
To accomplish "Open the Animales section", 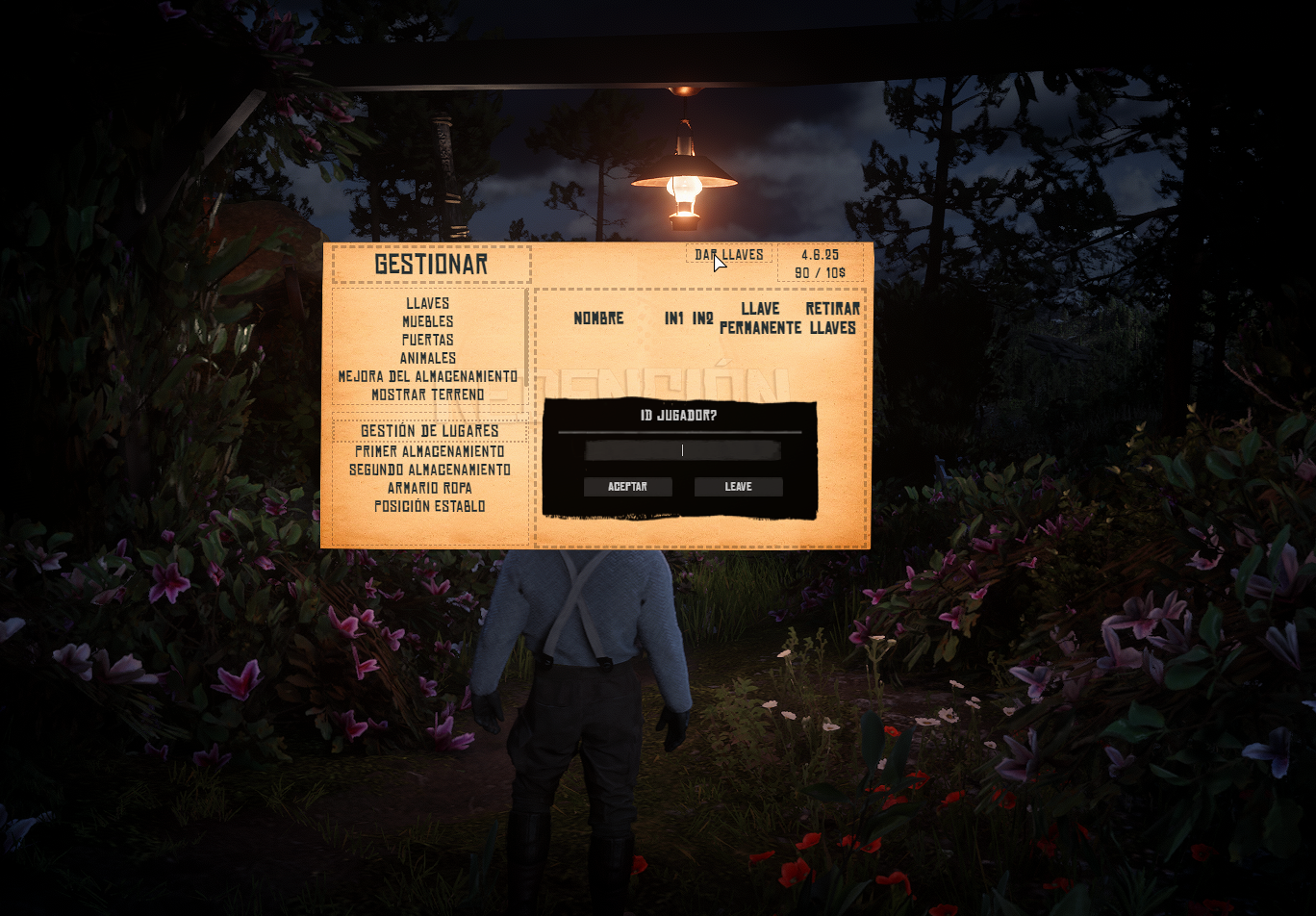I will pyautogui.click(x=427, y=358).
